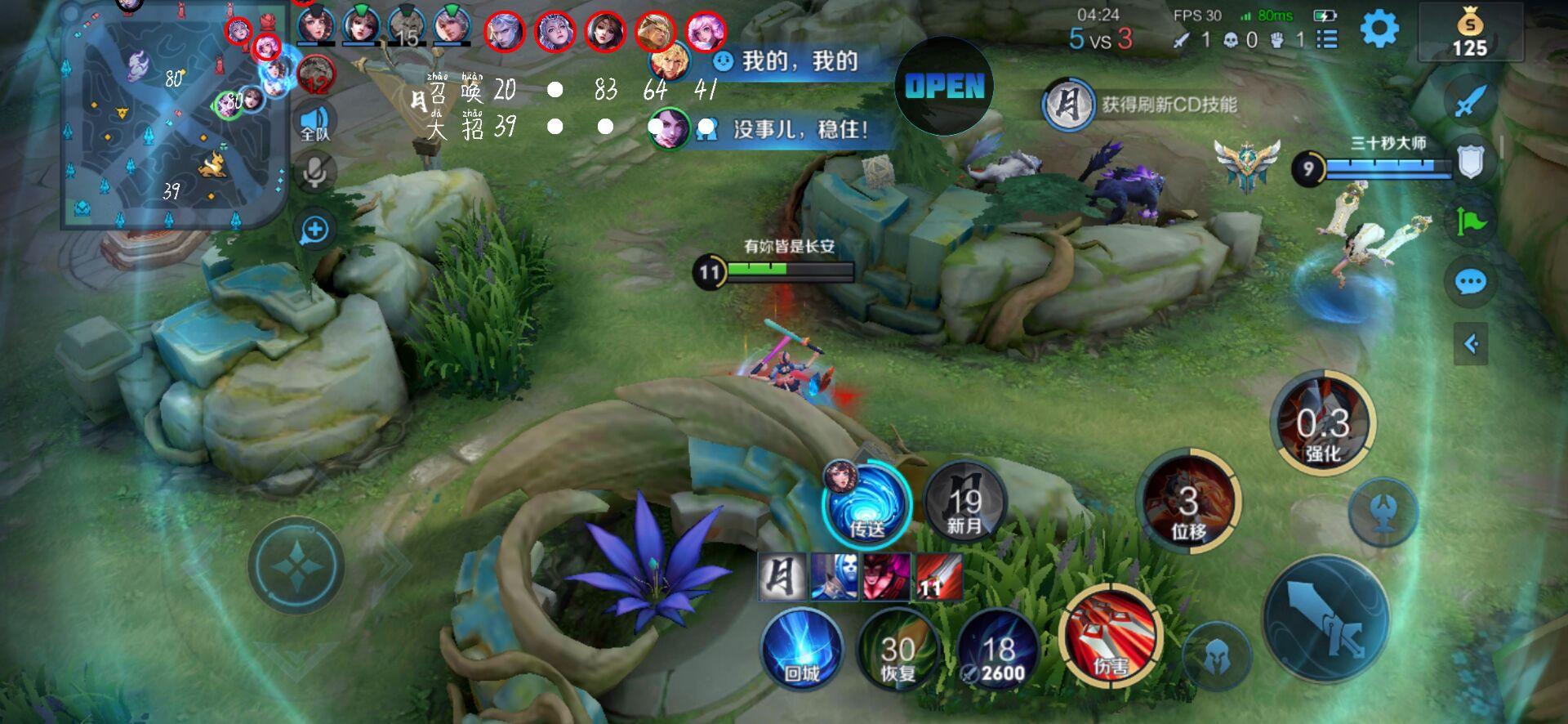Toggle the shield defense mode on right edge

point(1471,160)
